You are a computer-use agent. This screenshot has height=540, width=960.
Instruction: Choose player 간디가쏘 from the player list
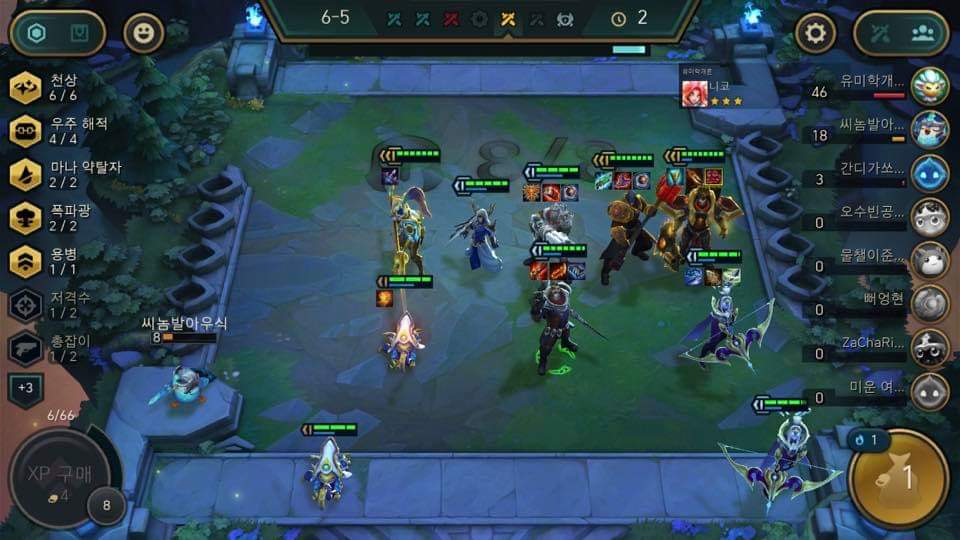pos(929,172)
